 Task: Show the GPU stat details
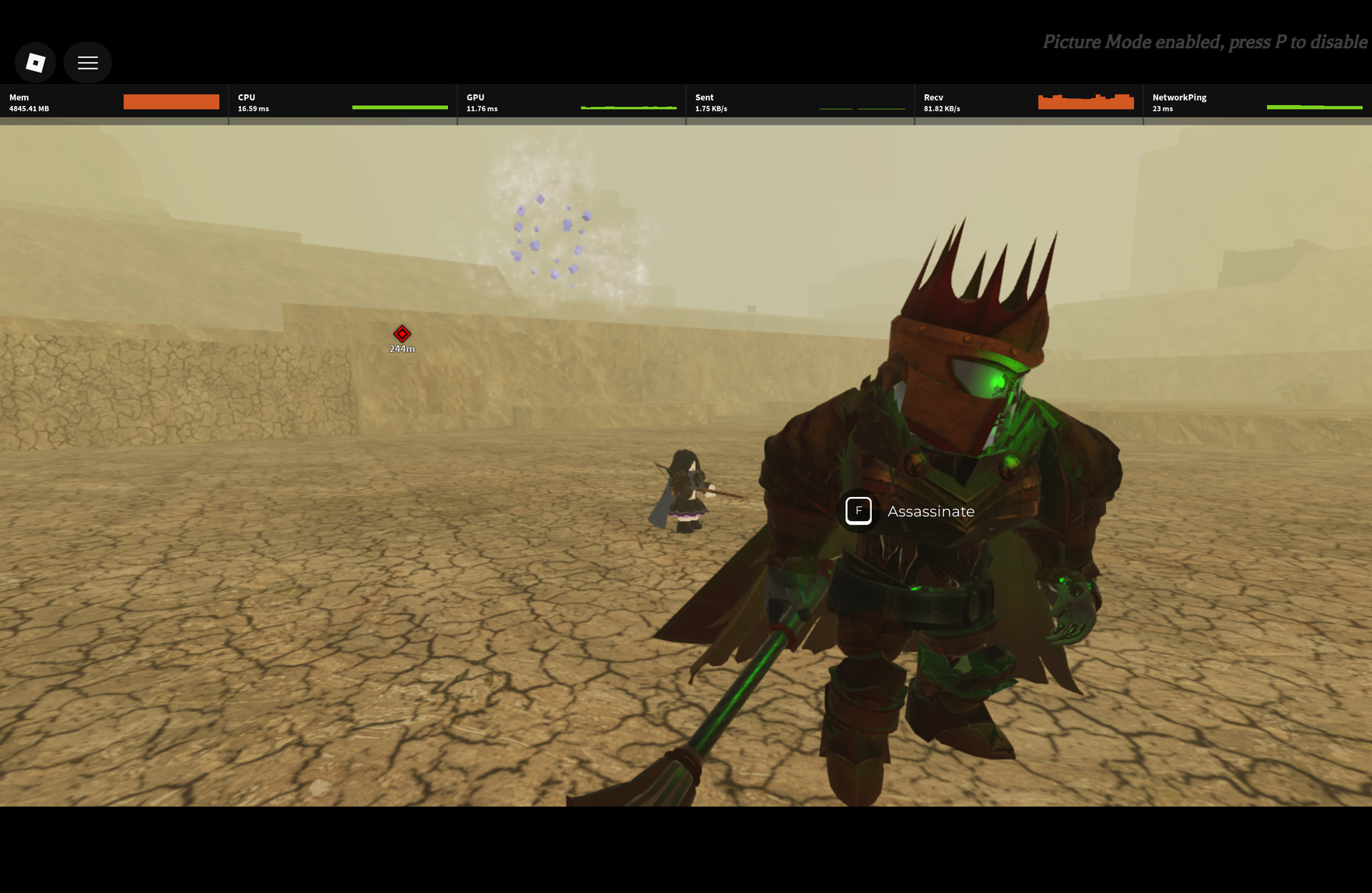(571, 102)
